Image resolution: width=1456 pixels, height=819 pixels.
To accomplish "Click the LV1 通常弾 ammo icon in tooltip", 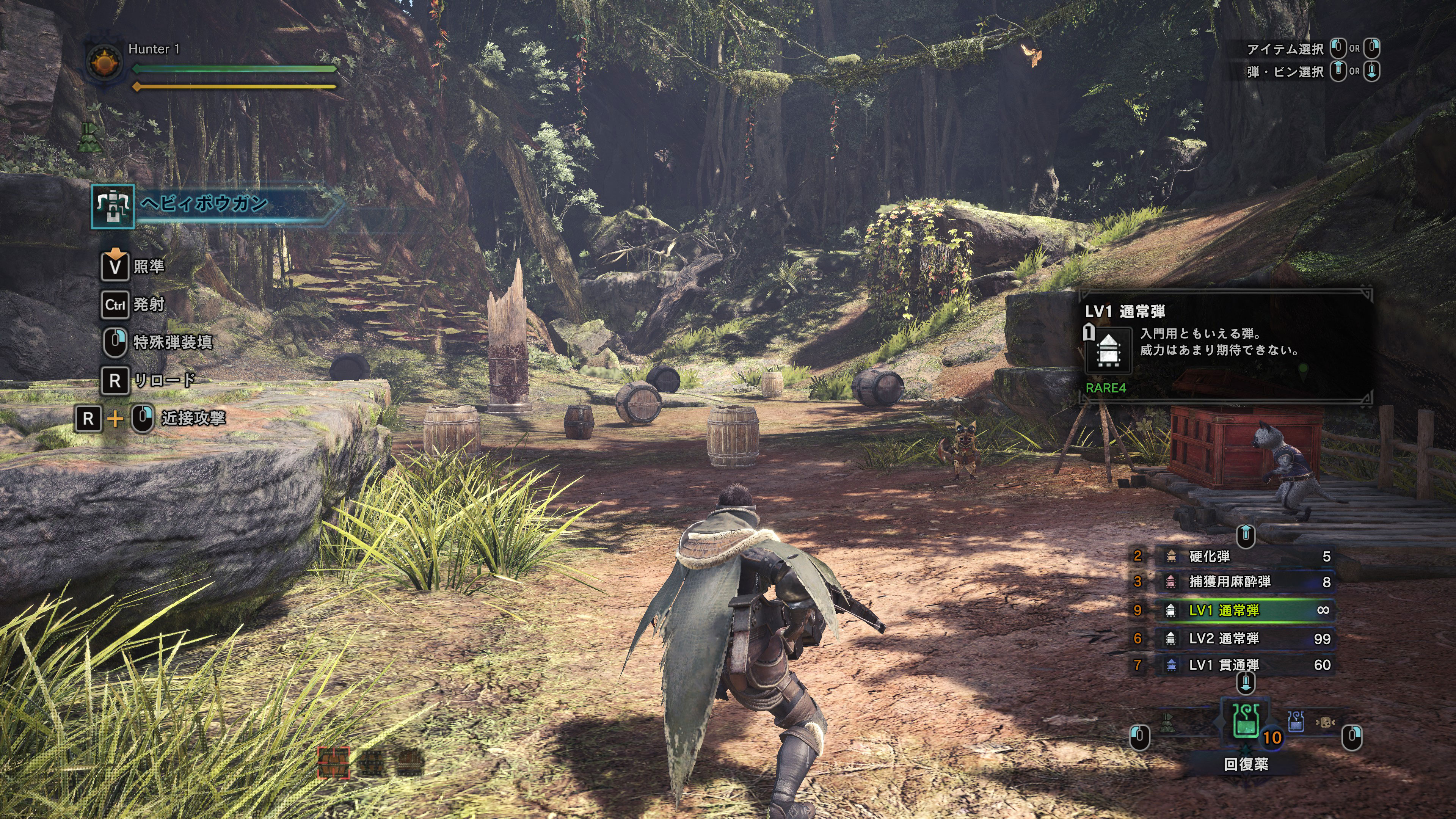I will pyautogui.click(x=1108, y=350).
